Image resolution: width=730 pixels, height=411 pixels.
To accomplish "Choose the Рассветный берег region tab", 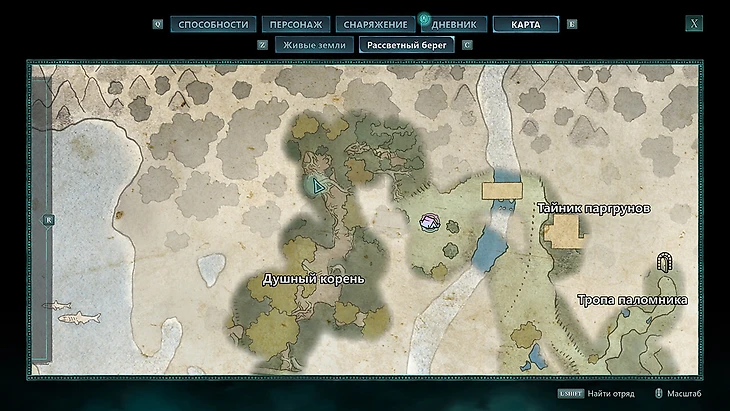I will (x=408, y=45).
